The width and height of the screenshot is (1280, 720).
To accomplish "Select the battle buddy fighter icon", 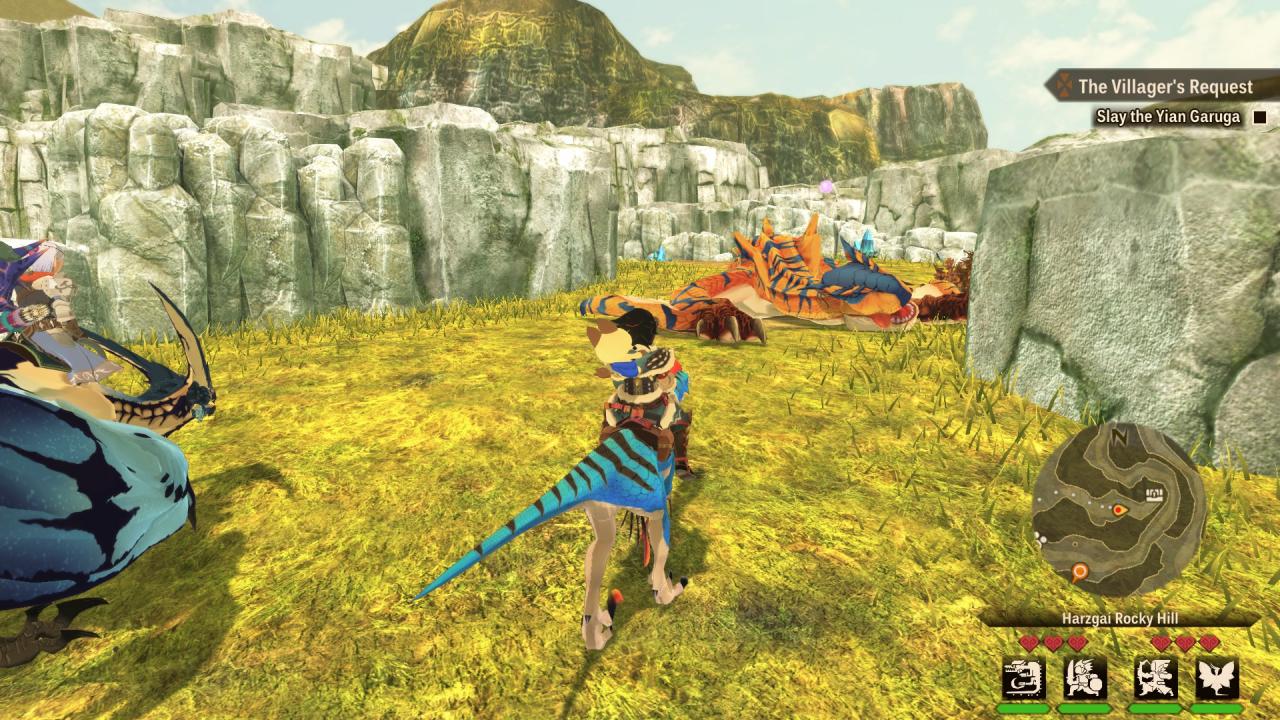I will click(1156, 679).
